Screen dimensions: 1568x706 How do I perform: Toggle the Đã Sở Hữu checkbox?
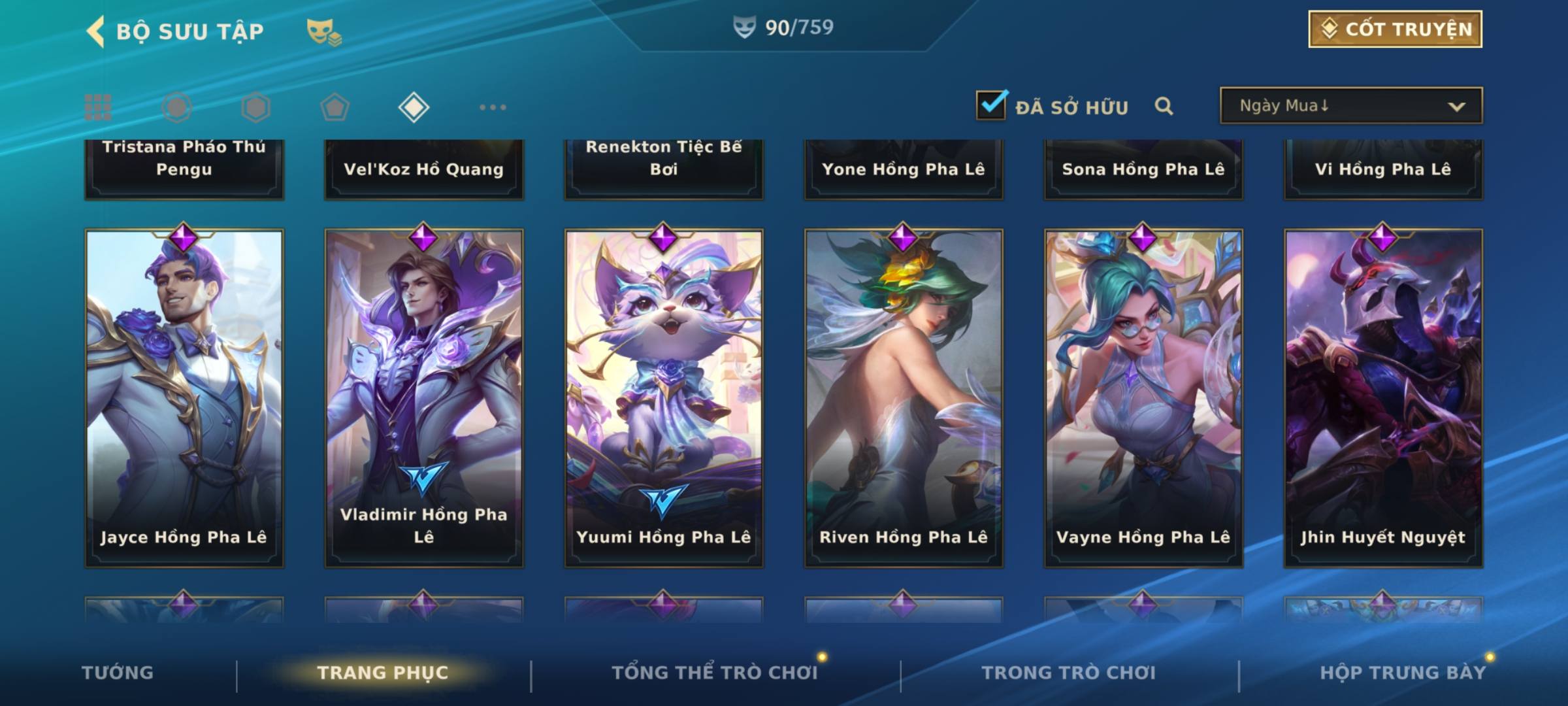click(991, 105)
